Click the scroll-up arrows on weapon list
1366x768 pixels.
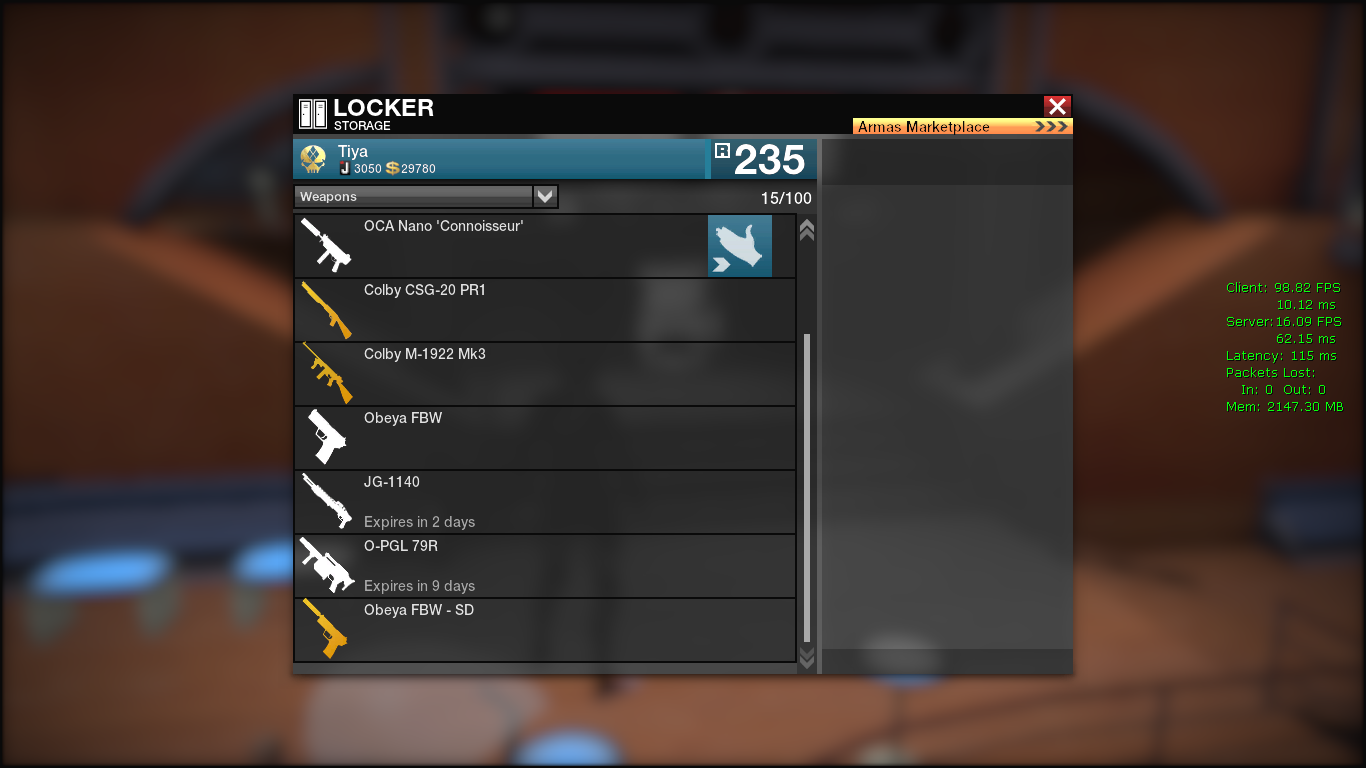(x=807, y=230)
